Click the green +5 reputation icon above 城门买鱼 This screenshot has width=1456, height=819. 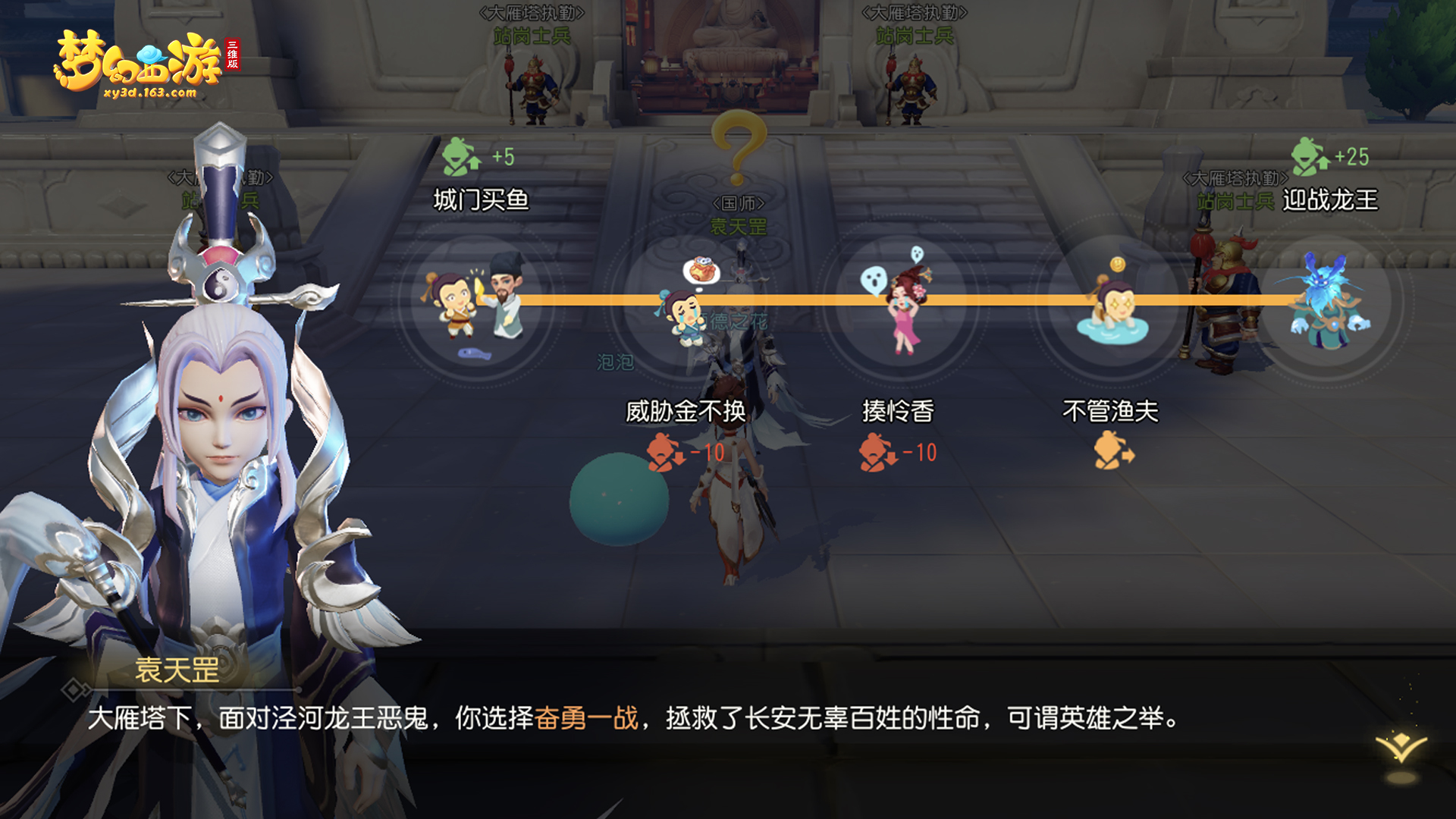[x=457, y=155]
